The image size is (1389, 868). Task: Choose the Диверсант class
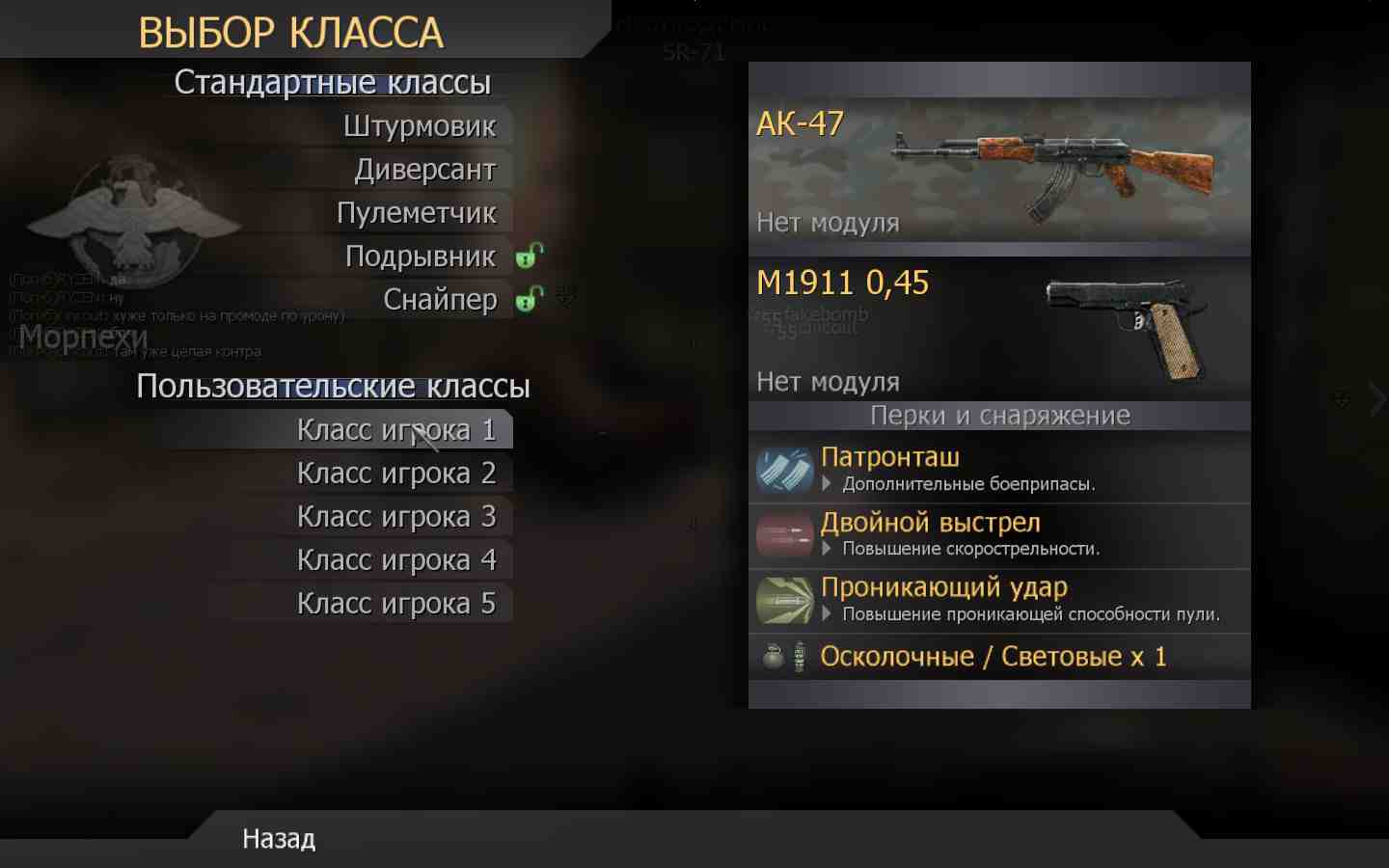coord(427,169)
